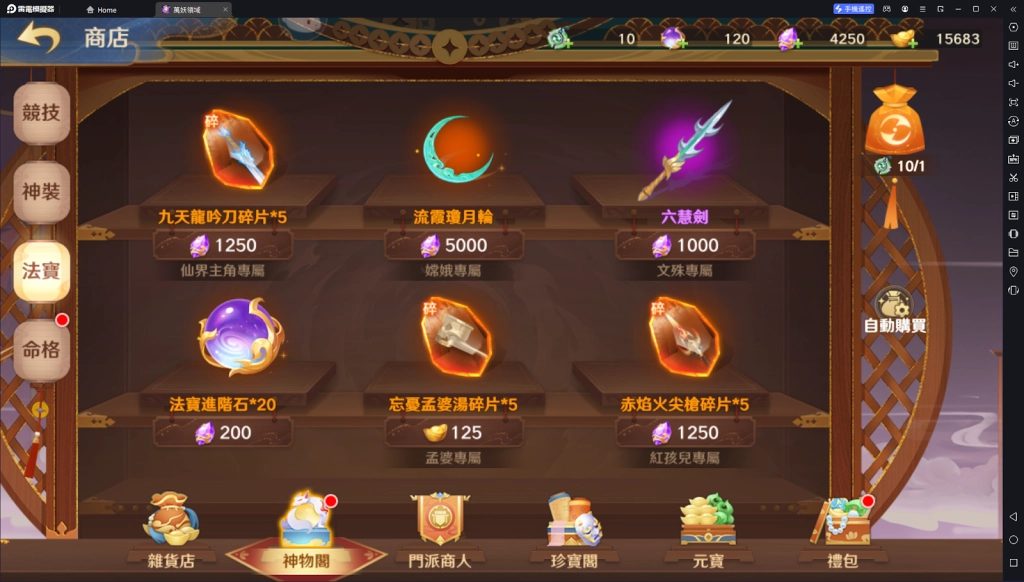
Task: Go back using the arrow button
Action: tap(39, 39)
